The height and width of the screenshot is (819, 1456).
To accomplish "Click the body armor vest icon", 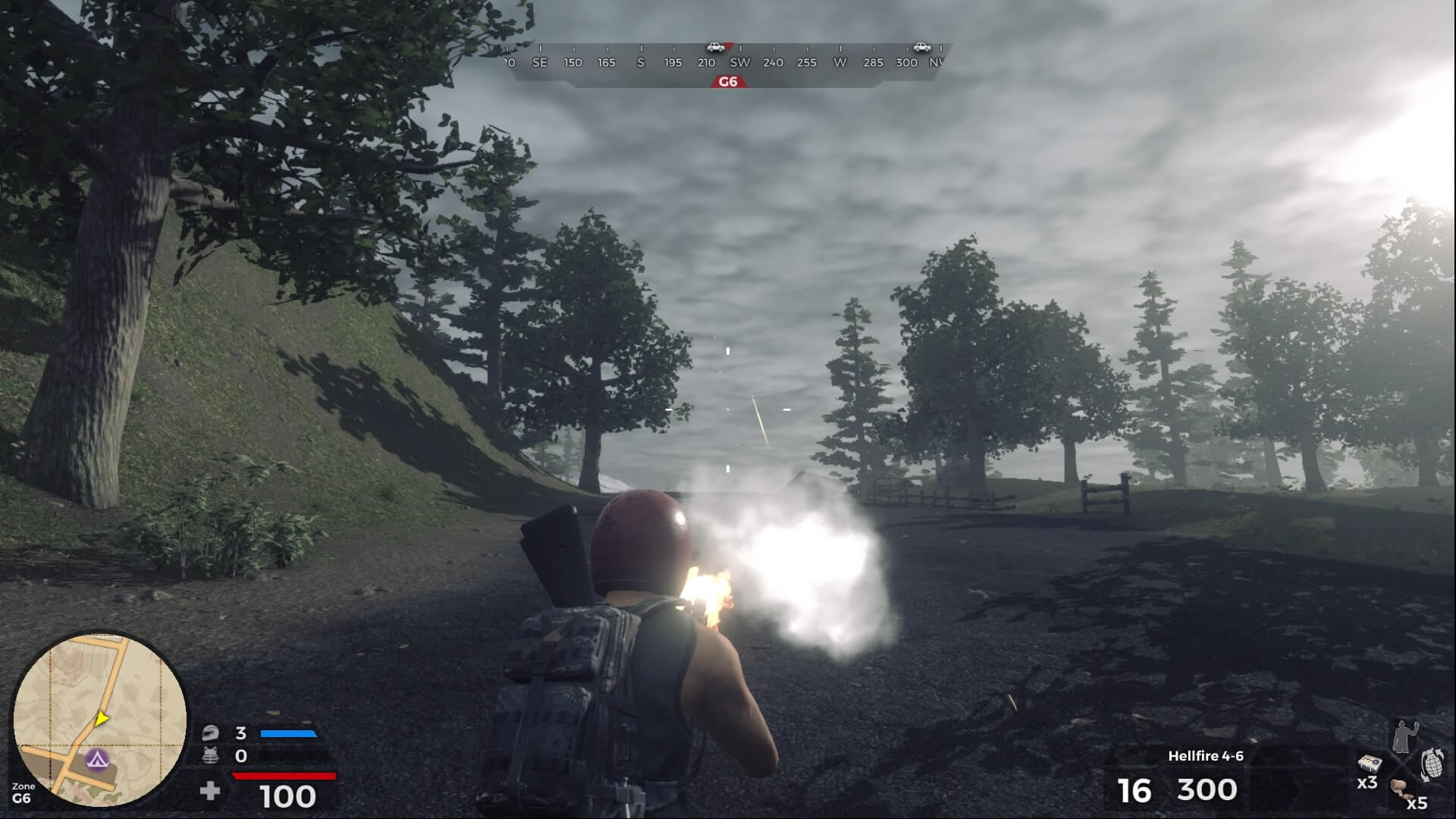I will (211, 755).
